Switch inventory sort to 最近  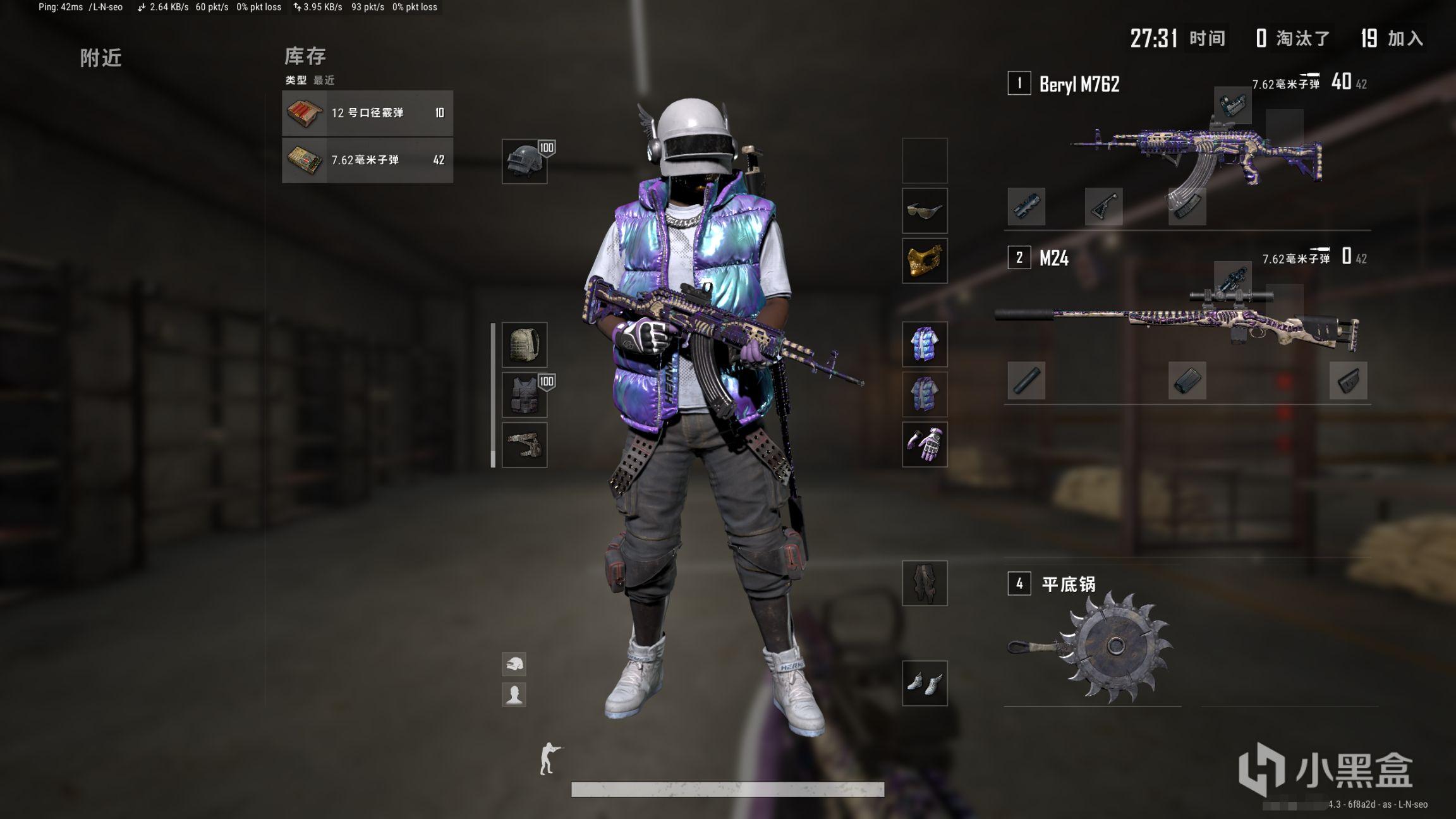click(x=324, y=80)
